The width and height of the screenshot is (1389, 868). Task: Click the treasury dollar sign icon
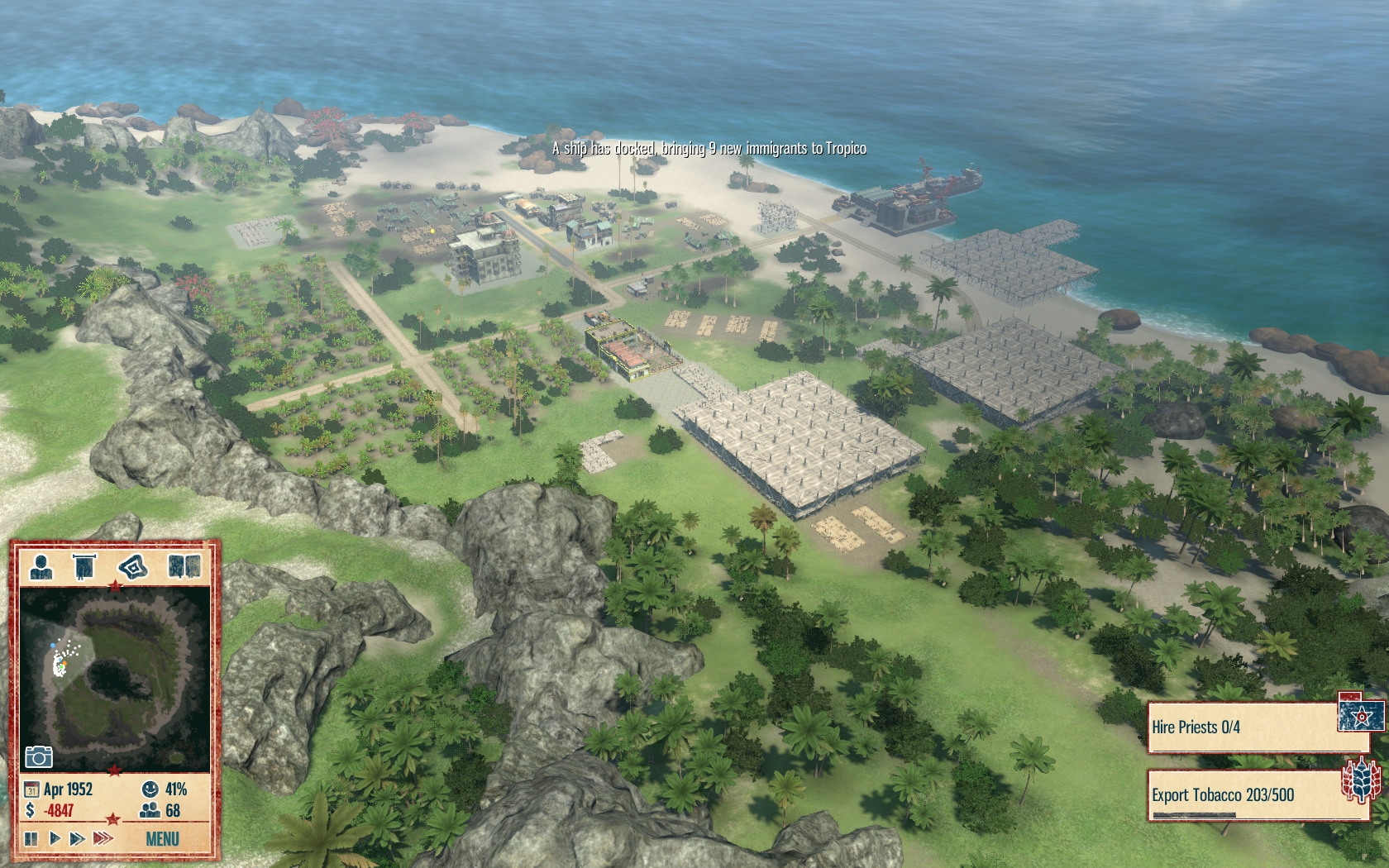click(31, 810)
